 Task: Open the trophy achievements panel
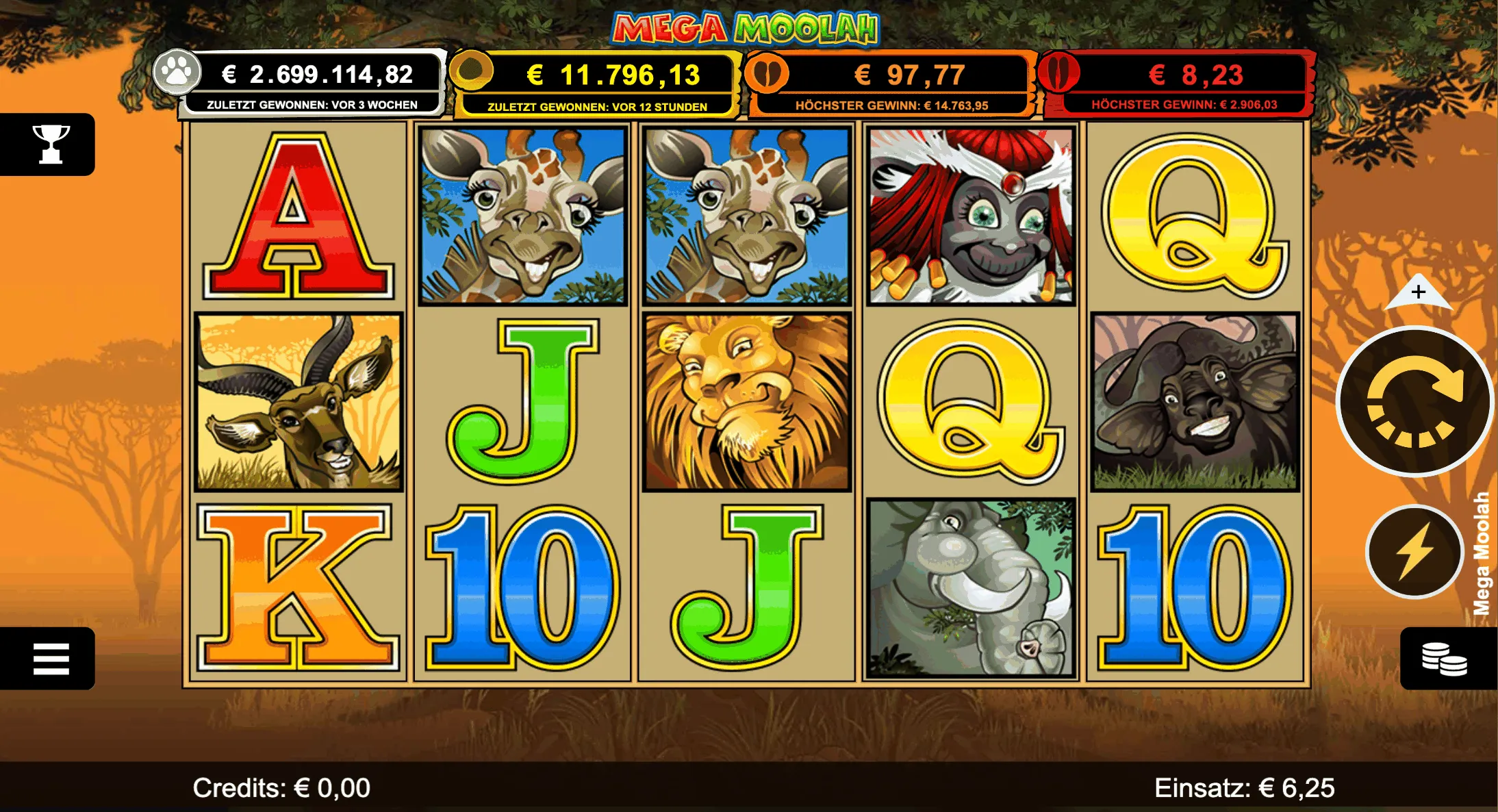[50, 144]
